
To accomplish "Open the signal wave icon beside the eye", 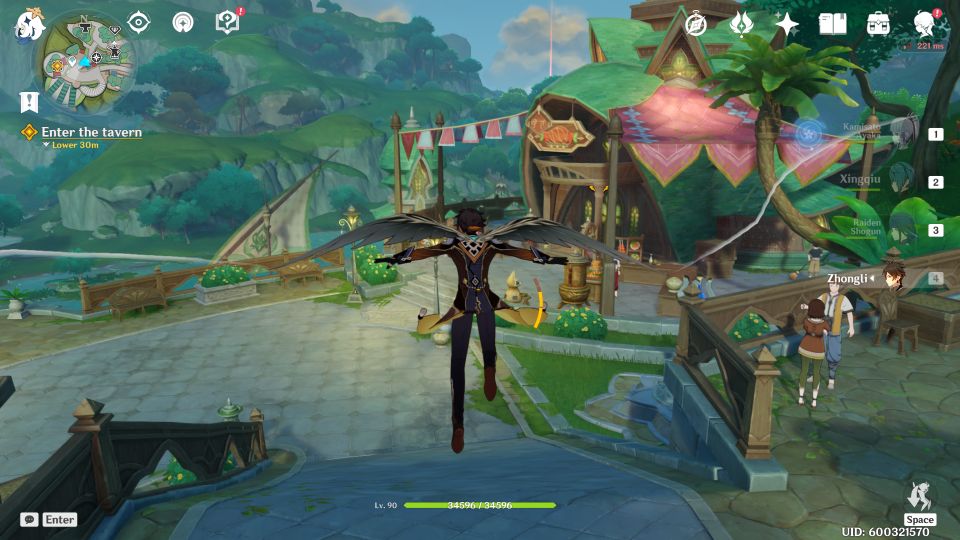I will (x=183, y=23).
